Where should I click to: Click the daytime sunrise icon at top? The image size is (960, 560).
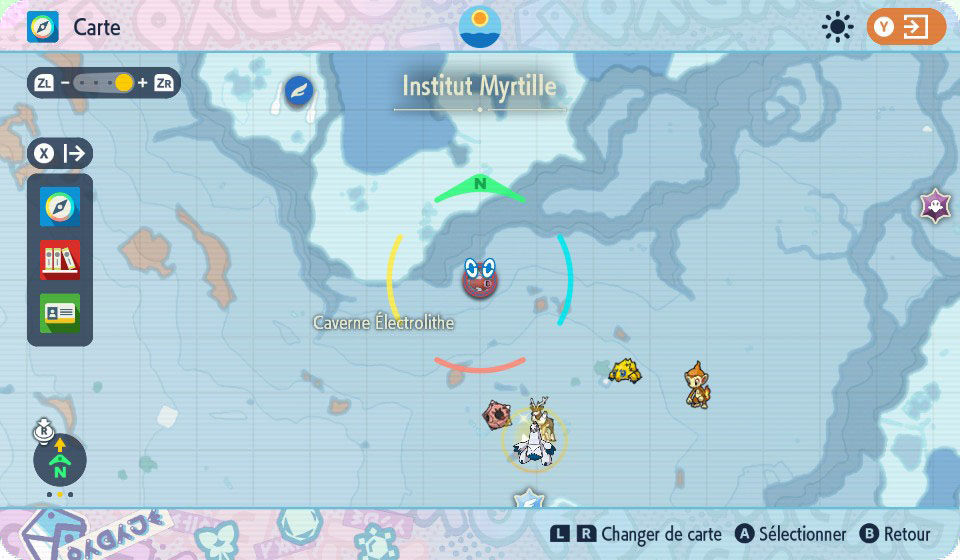(x=480, y=26)
